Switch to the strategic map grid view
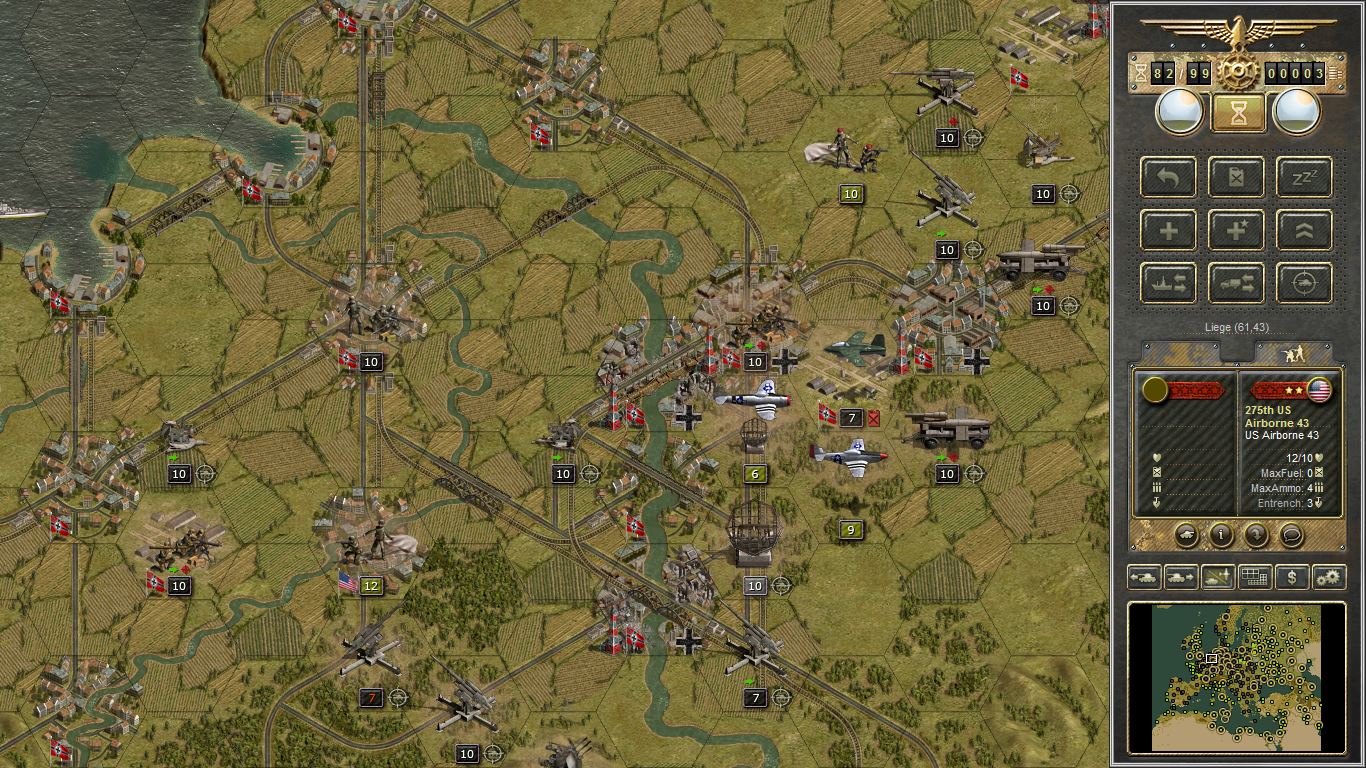1366x768 pixels. coord(1254,577)
